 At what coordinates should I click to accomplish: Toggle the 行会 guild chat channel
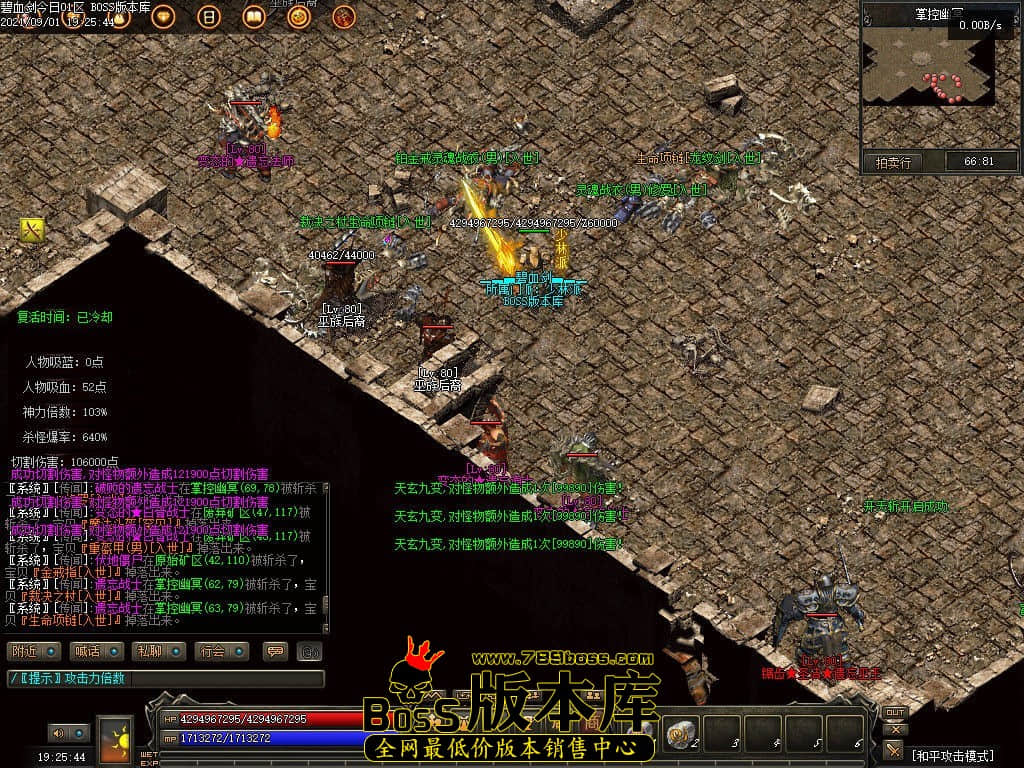coord(221,651)
